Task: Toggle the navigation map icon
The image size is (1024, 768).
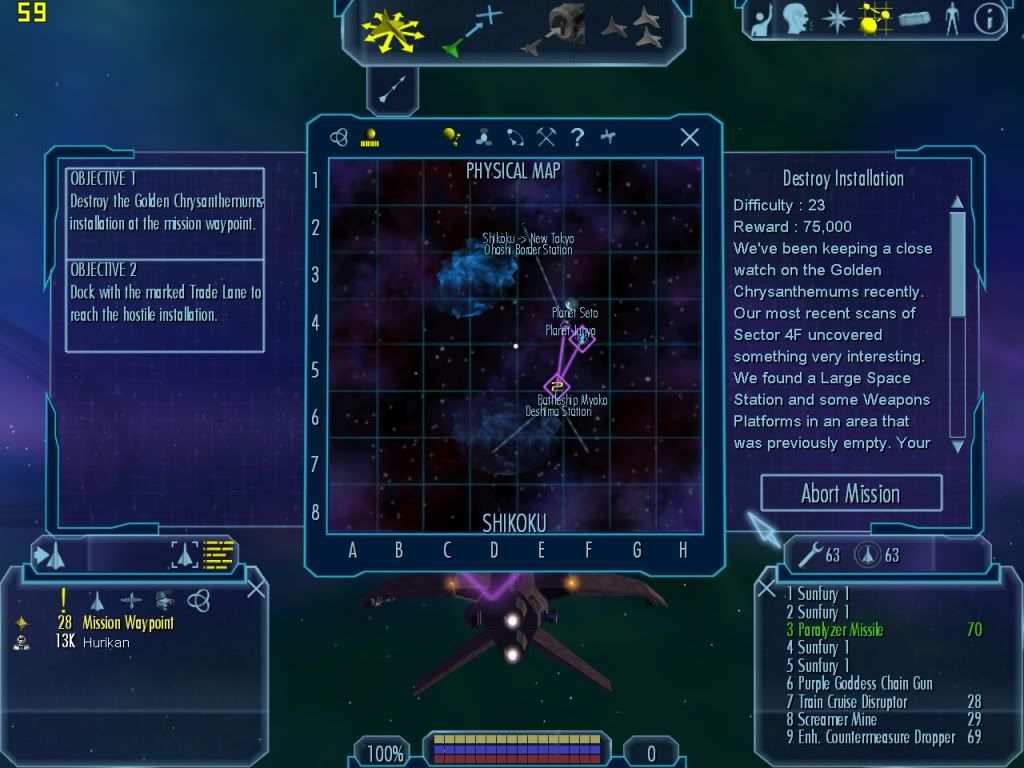Action: click(876, 20)
